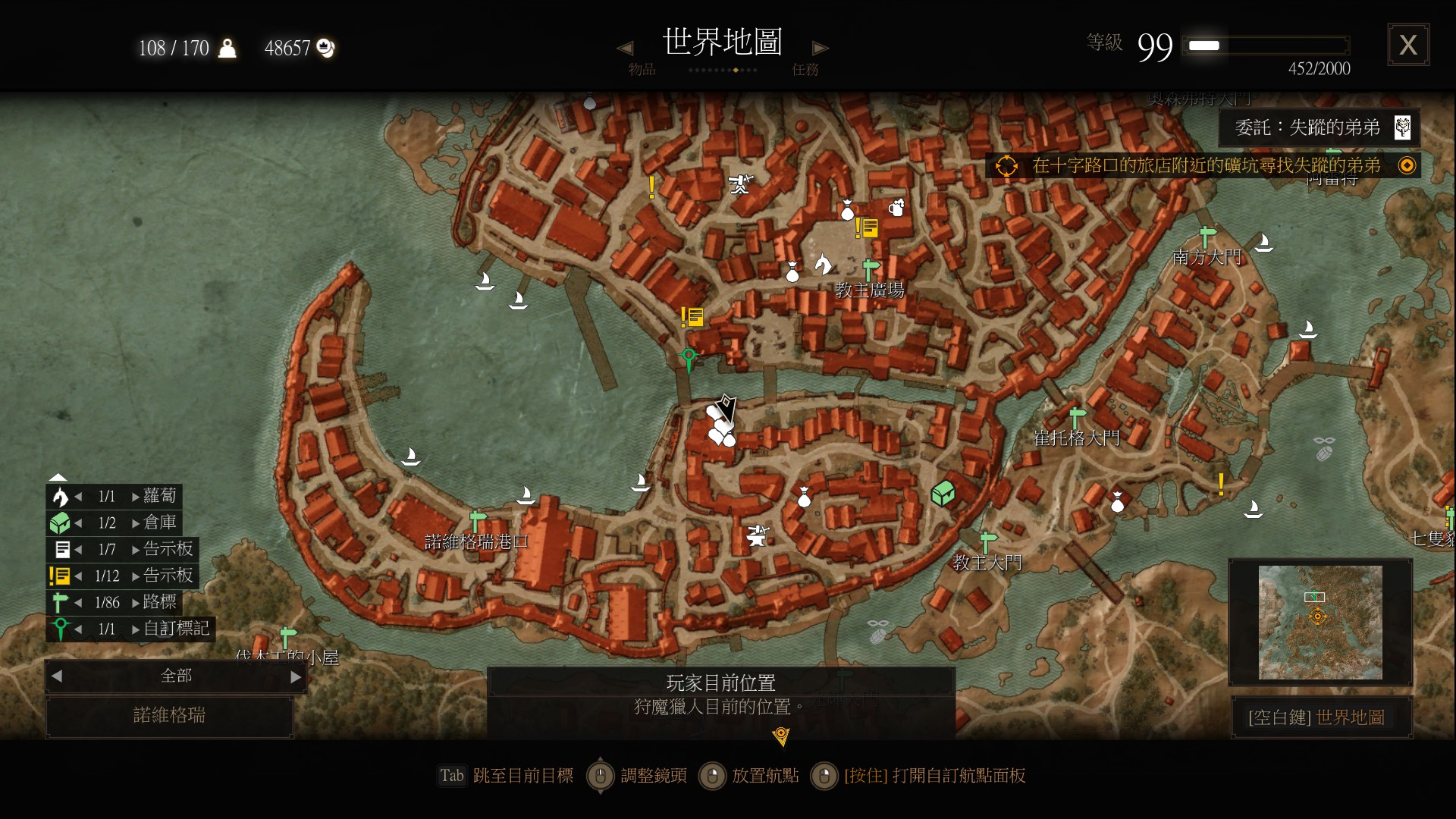Viewport: 1456px width, 819px height.
Task: Open the green warehouse crate marker
Action: [x=943, y=492]
